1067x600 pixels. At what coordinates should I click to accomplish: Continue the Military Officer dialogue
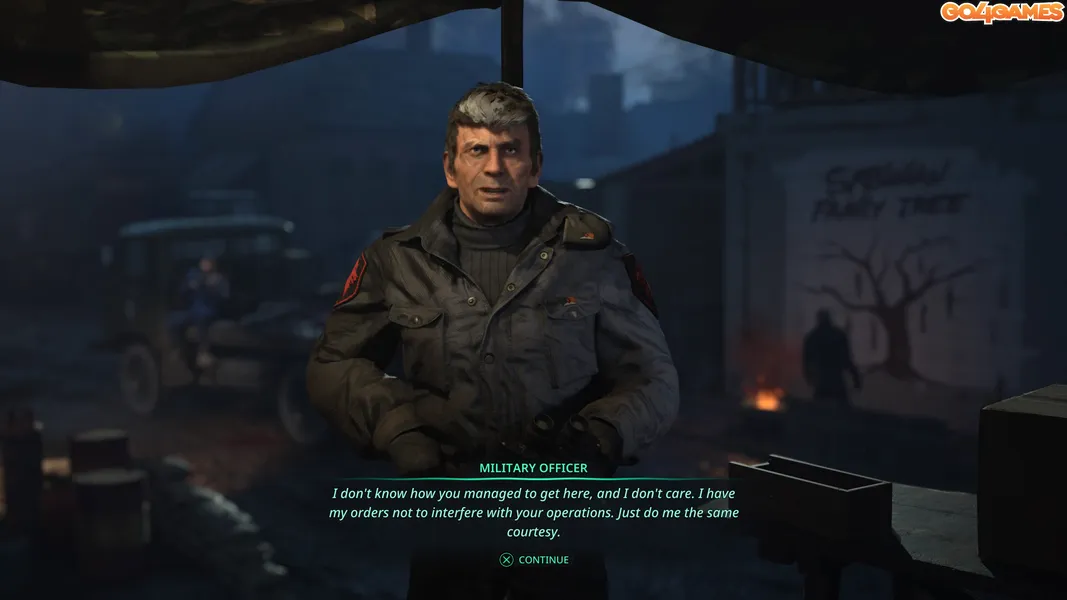pos(535,560)
